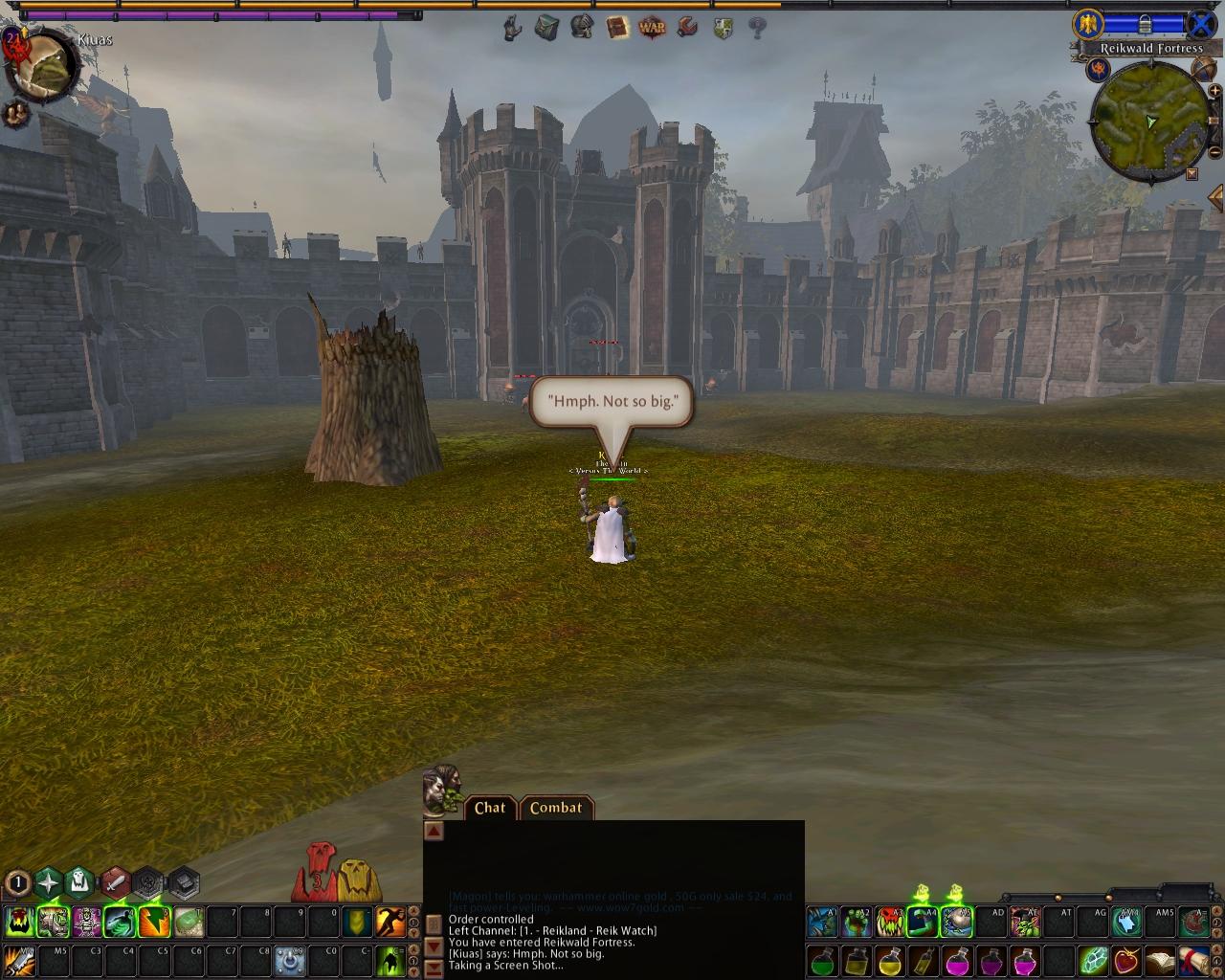Zoom out the minimap with the minus button
1225x980 pixels.
tap(1214, 153)
